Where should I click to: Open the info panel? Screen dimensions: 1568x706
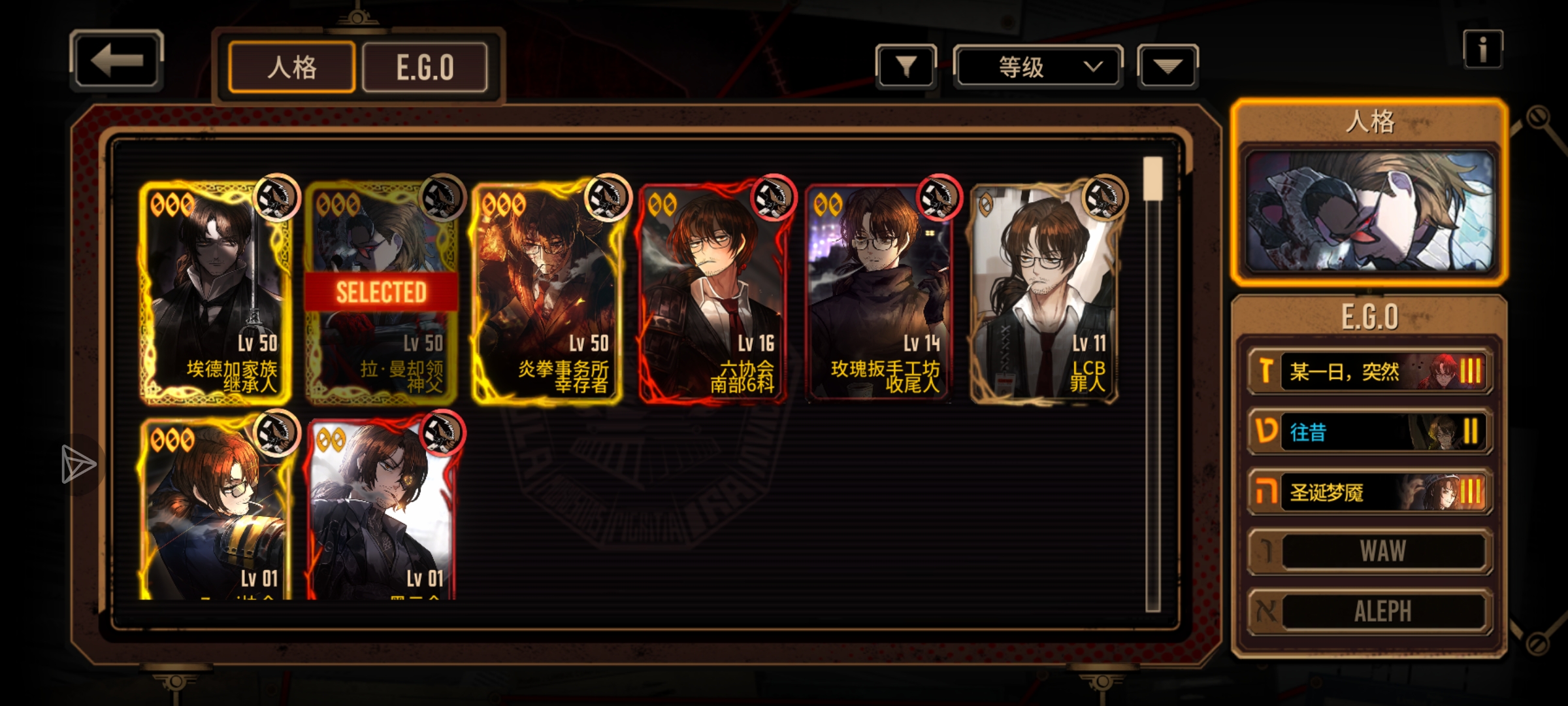[1482, 49]
